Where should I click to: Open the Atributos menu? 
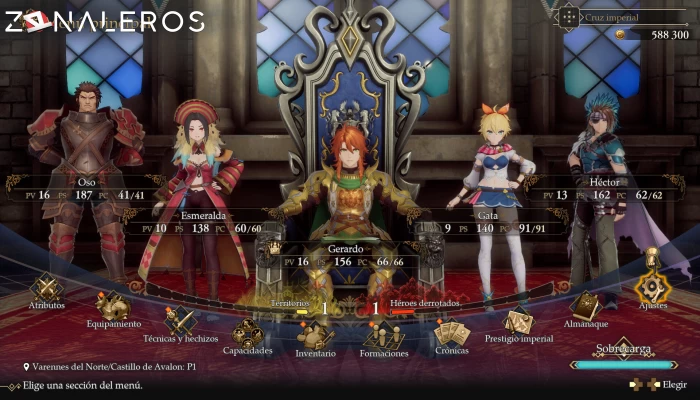click(x=47, y=288)
